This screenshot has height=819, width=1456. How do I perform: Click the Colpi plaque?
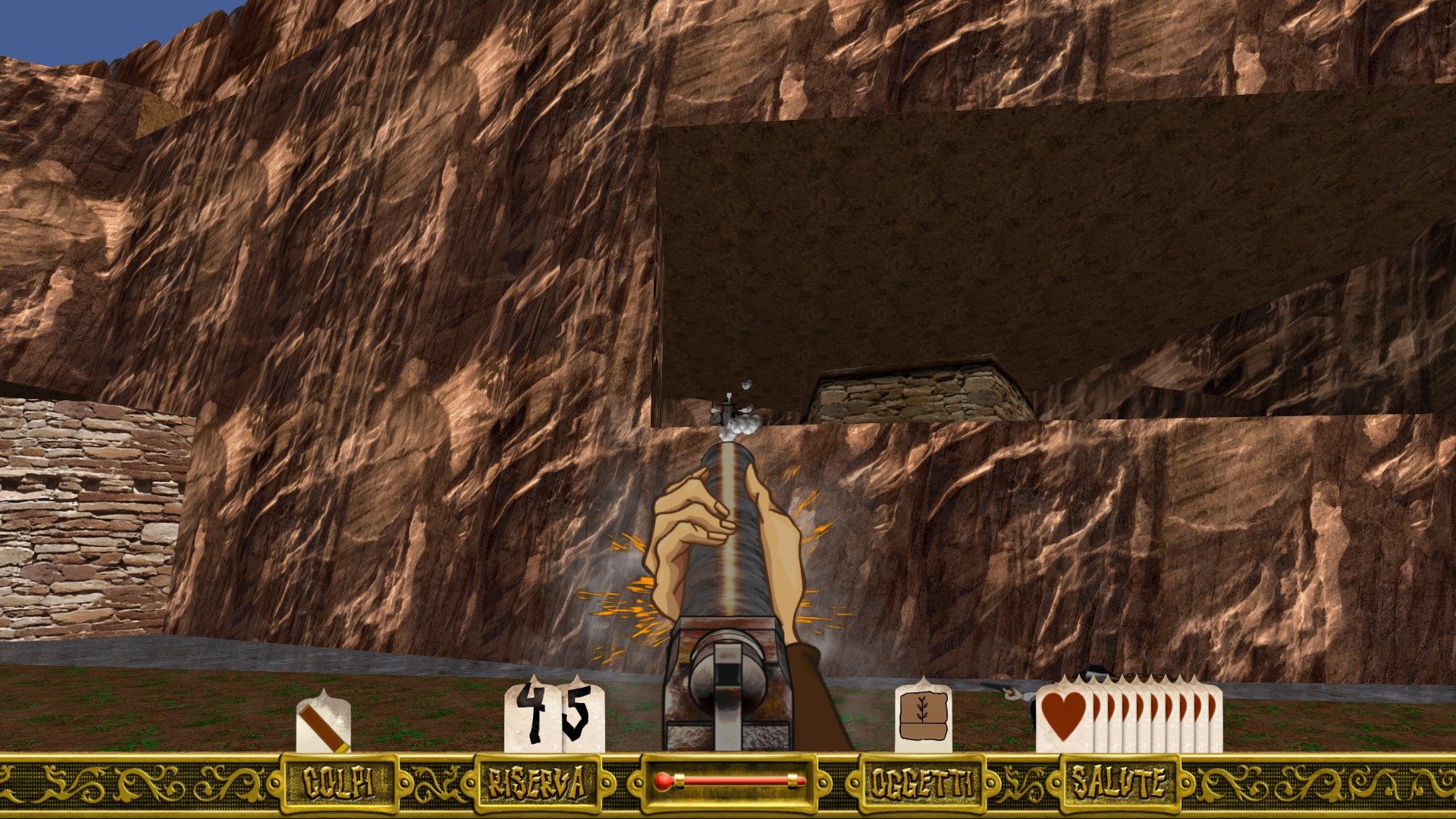338,783
